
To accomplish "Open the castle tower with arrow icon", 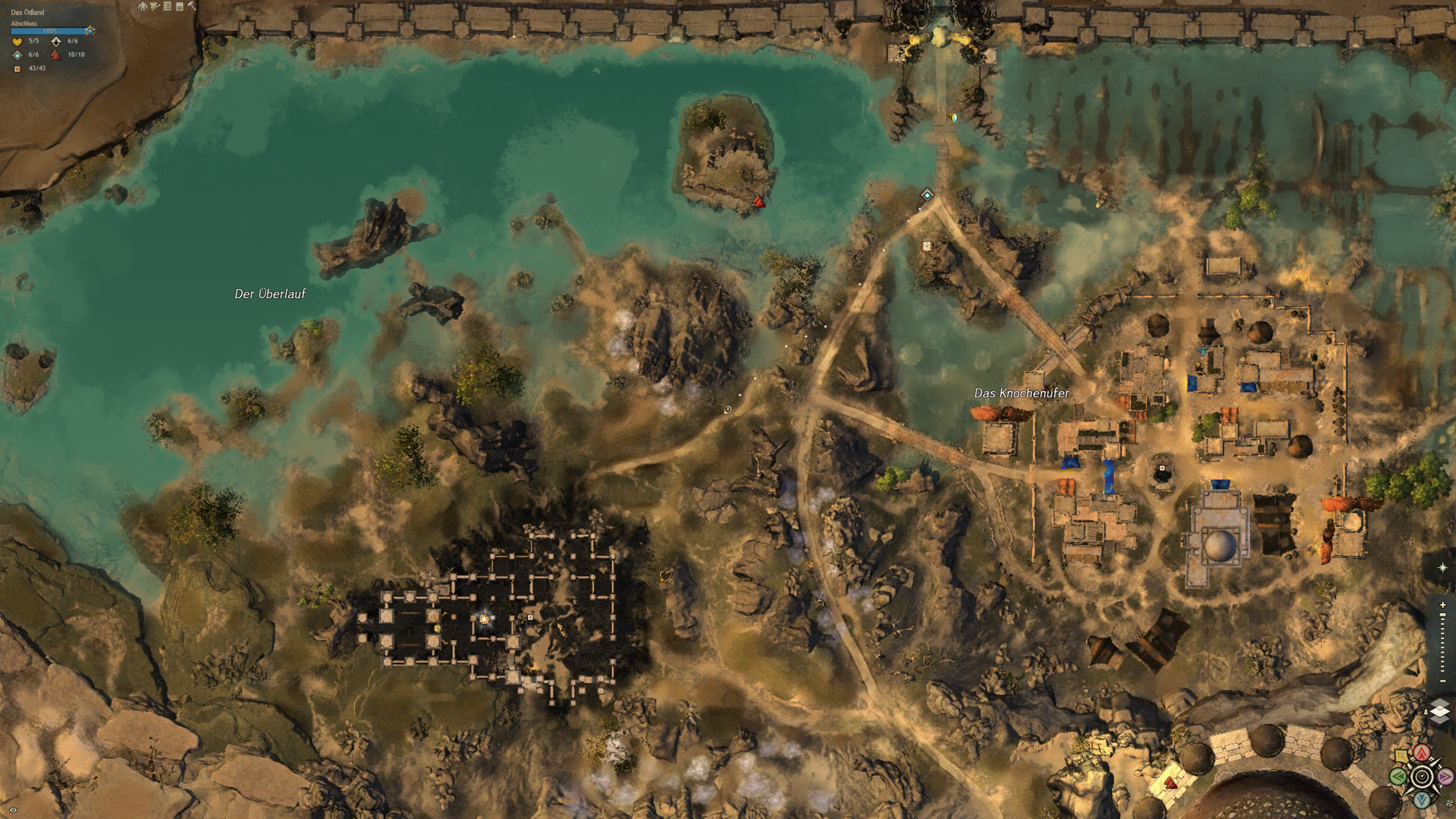I will pos(155,6).
